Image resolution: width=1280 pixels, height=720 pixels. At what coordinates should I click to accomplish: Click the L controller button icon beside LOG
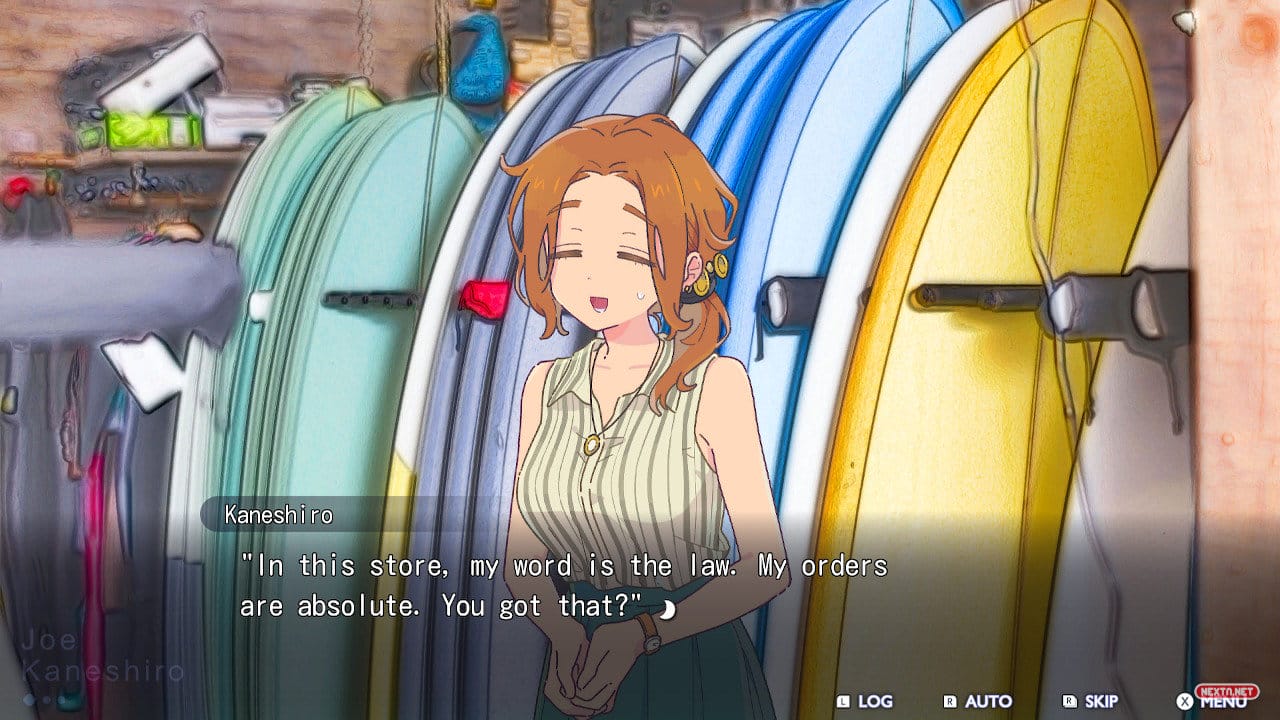coord(843,700)
